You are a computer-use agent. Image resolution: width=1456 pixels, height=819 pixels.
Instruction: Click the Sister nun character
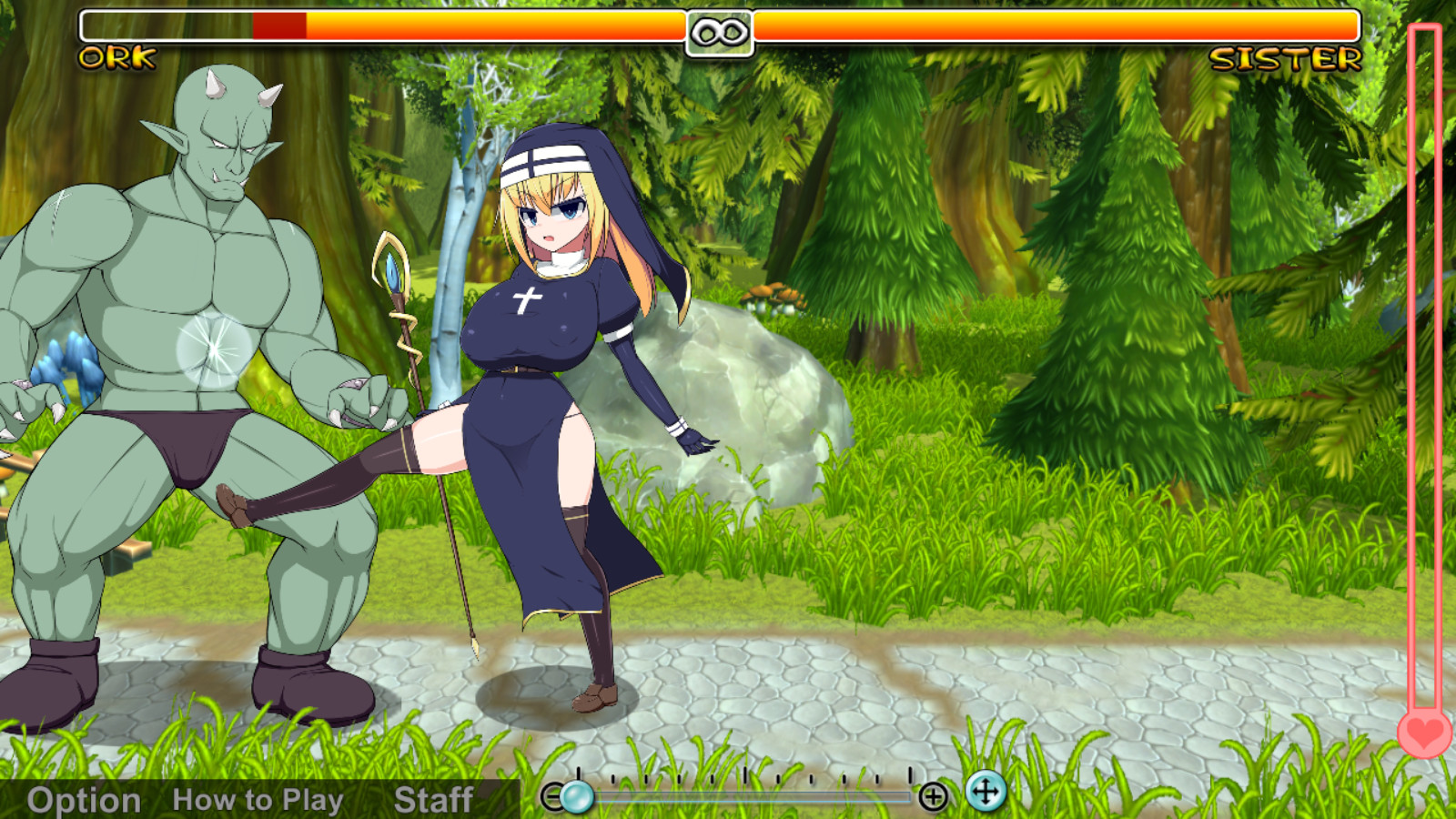pos(546,364)
